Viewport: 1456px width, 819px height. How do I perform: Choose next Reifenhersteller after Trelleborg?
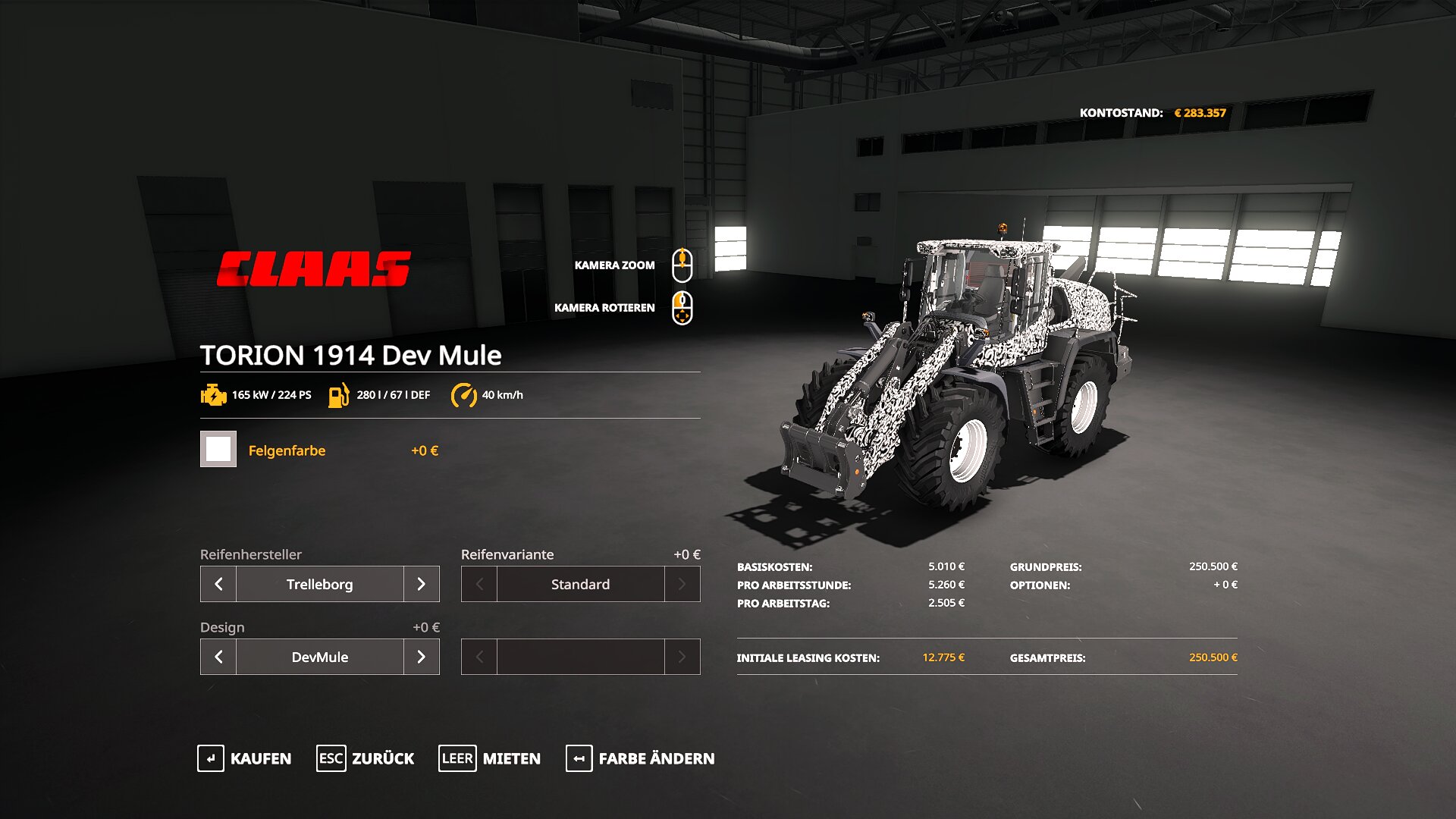[422, 584]
